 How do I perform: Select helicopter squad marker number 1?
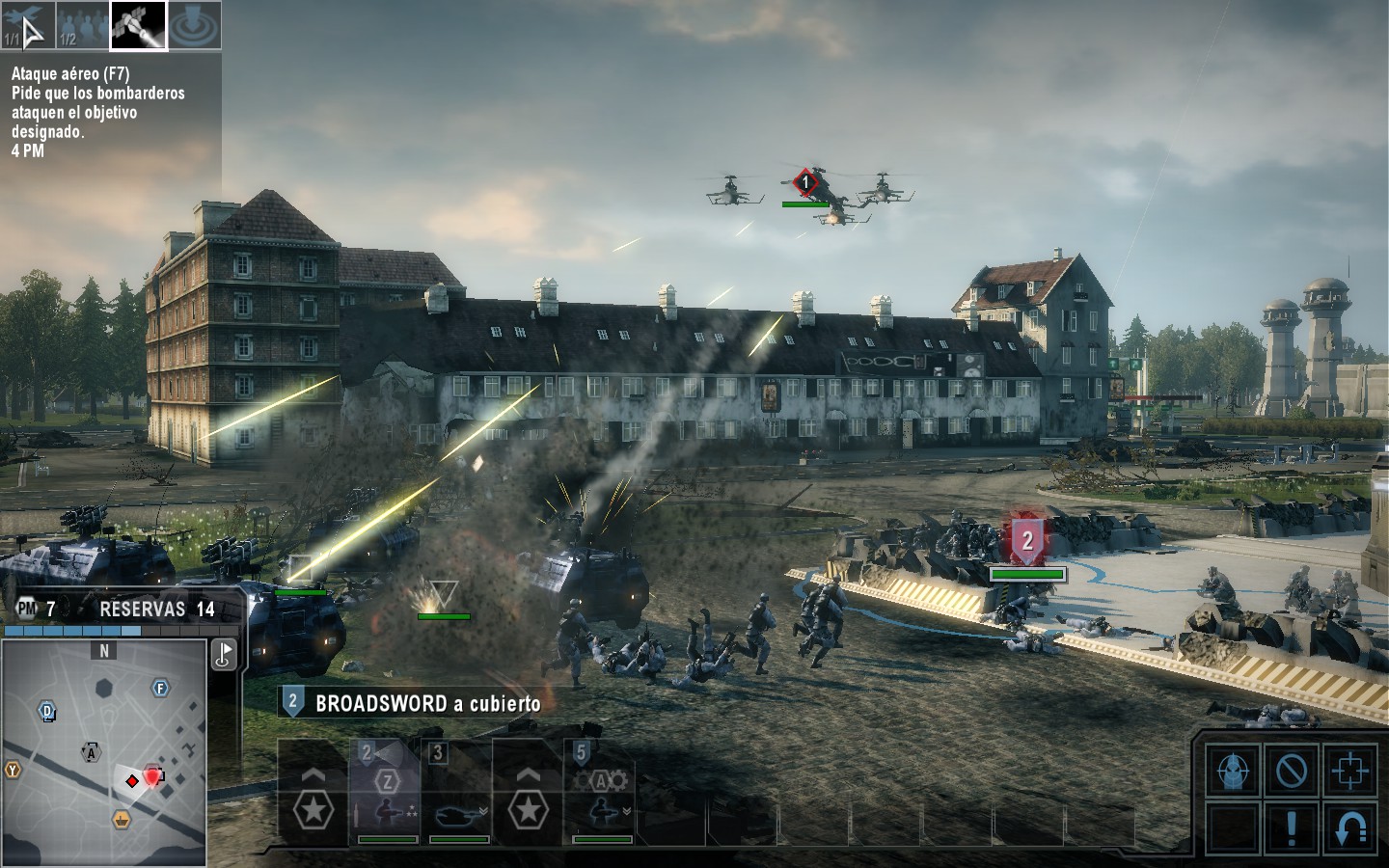pos(805,182)
